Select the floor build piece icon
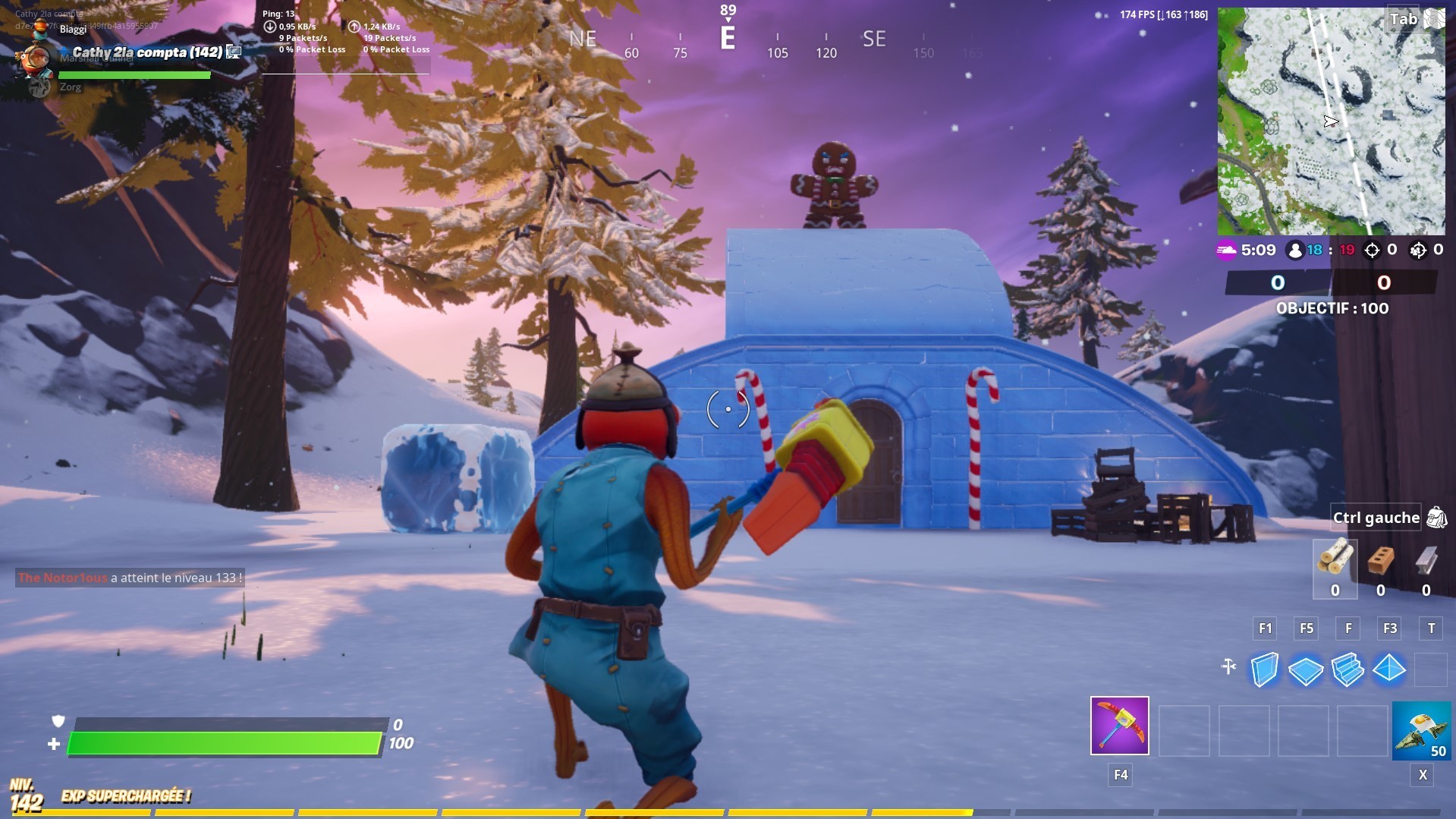Screen dimensions: 1456x819 click(1307, 670)
